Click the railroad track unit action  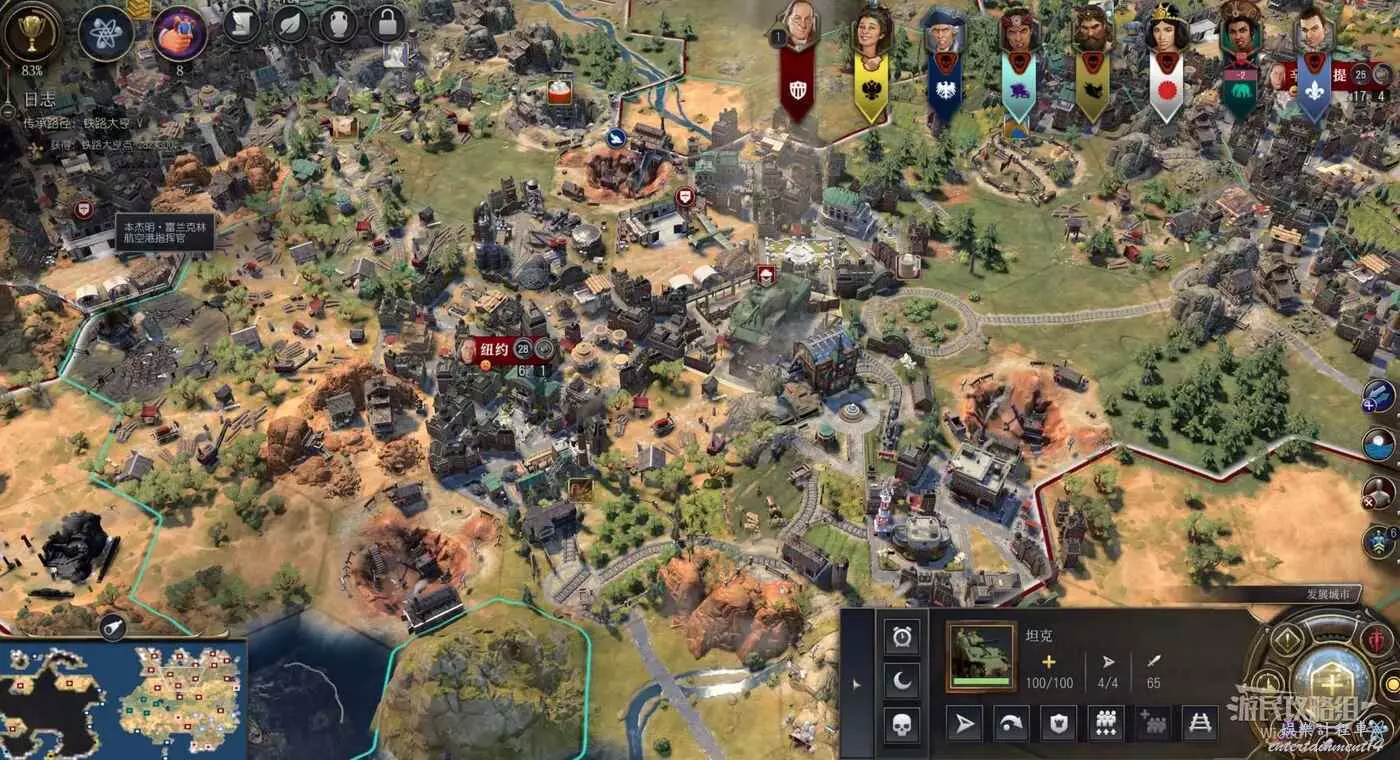[1199, 723]
